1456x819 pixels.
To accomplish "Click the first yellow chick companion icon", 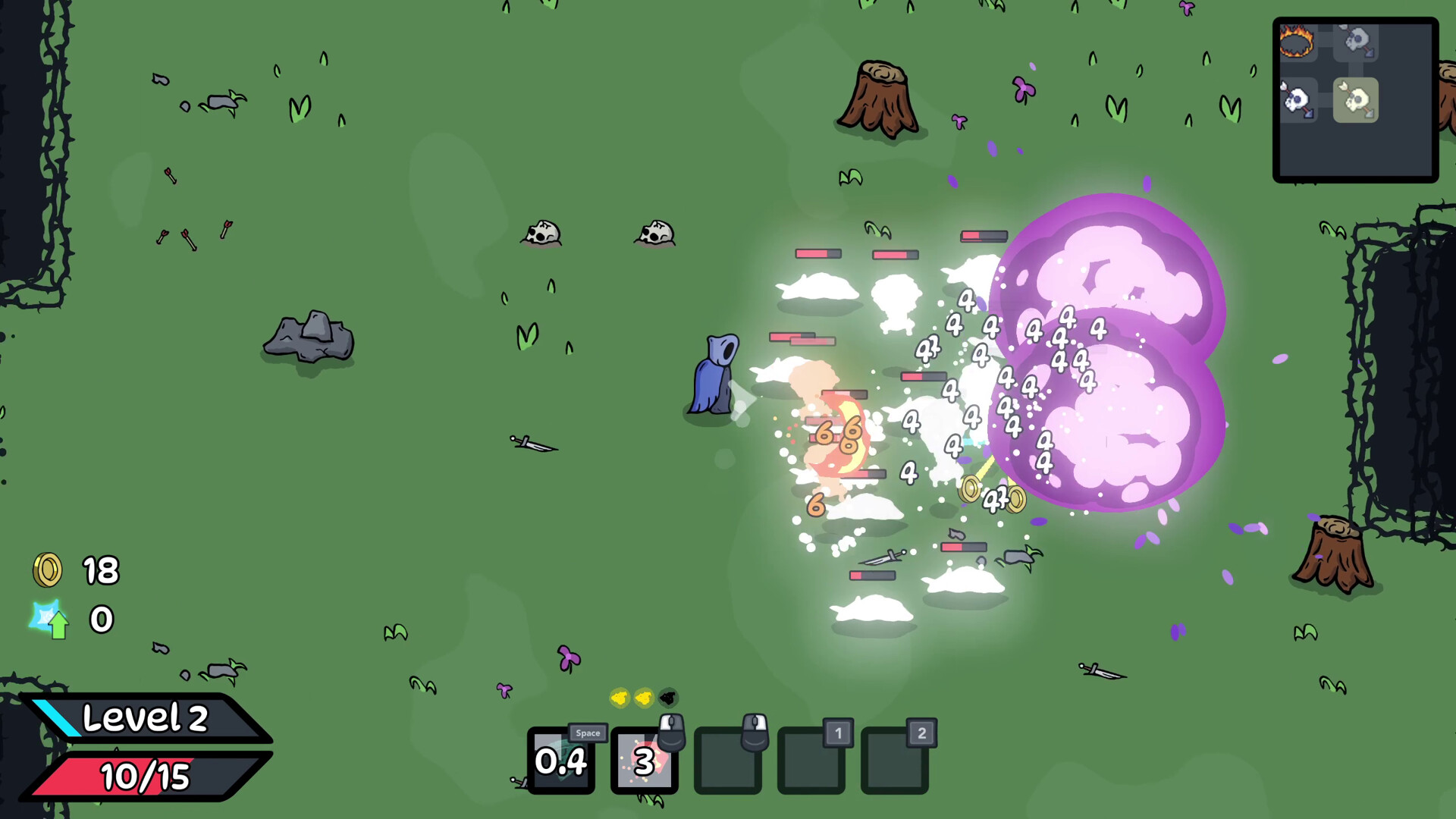I will [620, 698].
